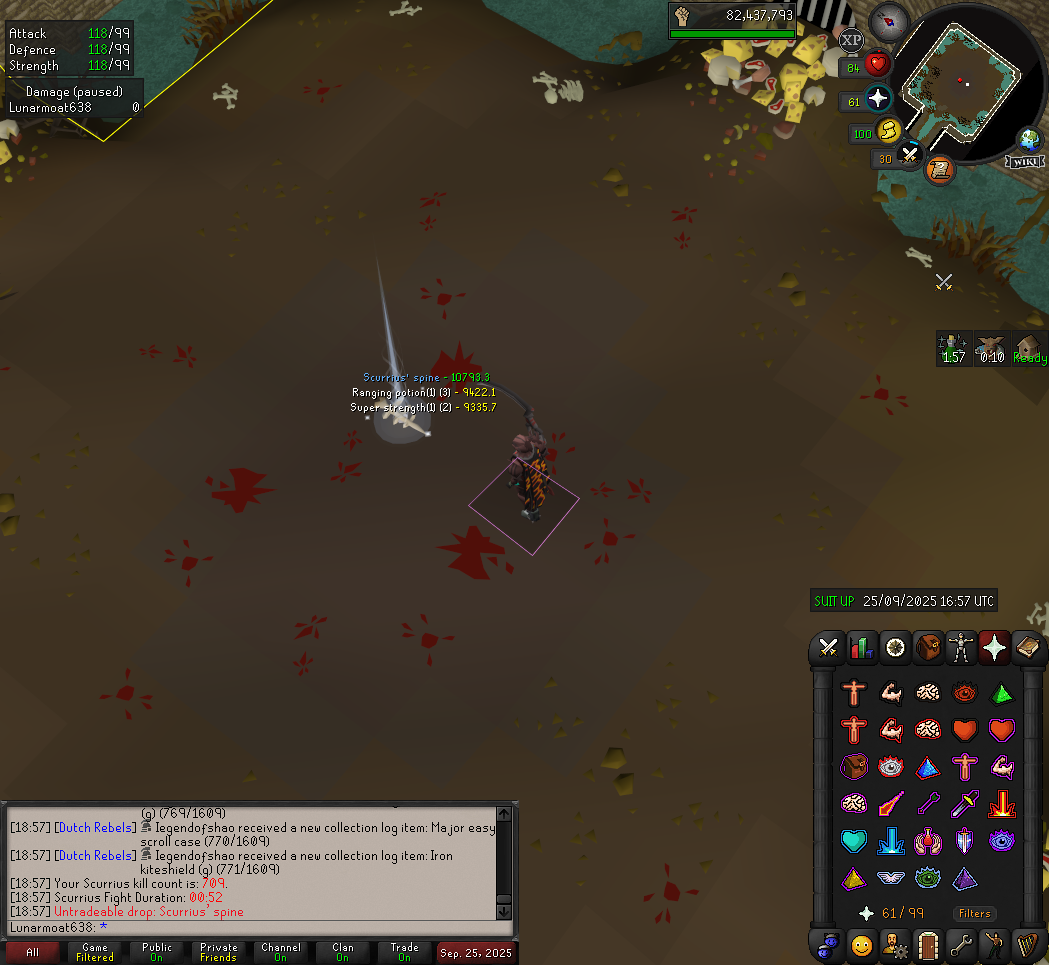
Task: Open the Spellbook tab
Action: [1028, 647]
